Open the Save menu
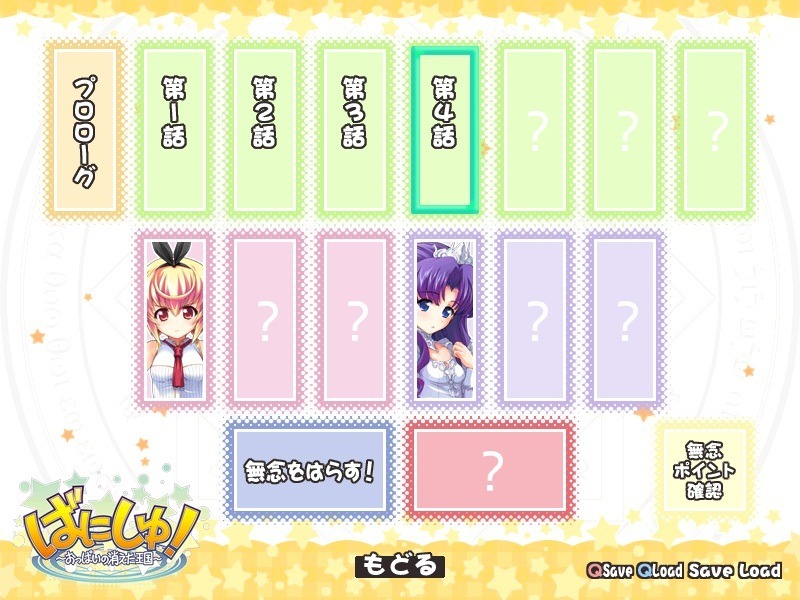Screen dimensions: 800x600 coord(709,571)
